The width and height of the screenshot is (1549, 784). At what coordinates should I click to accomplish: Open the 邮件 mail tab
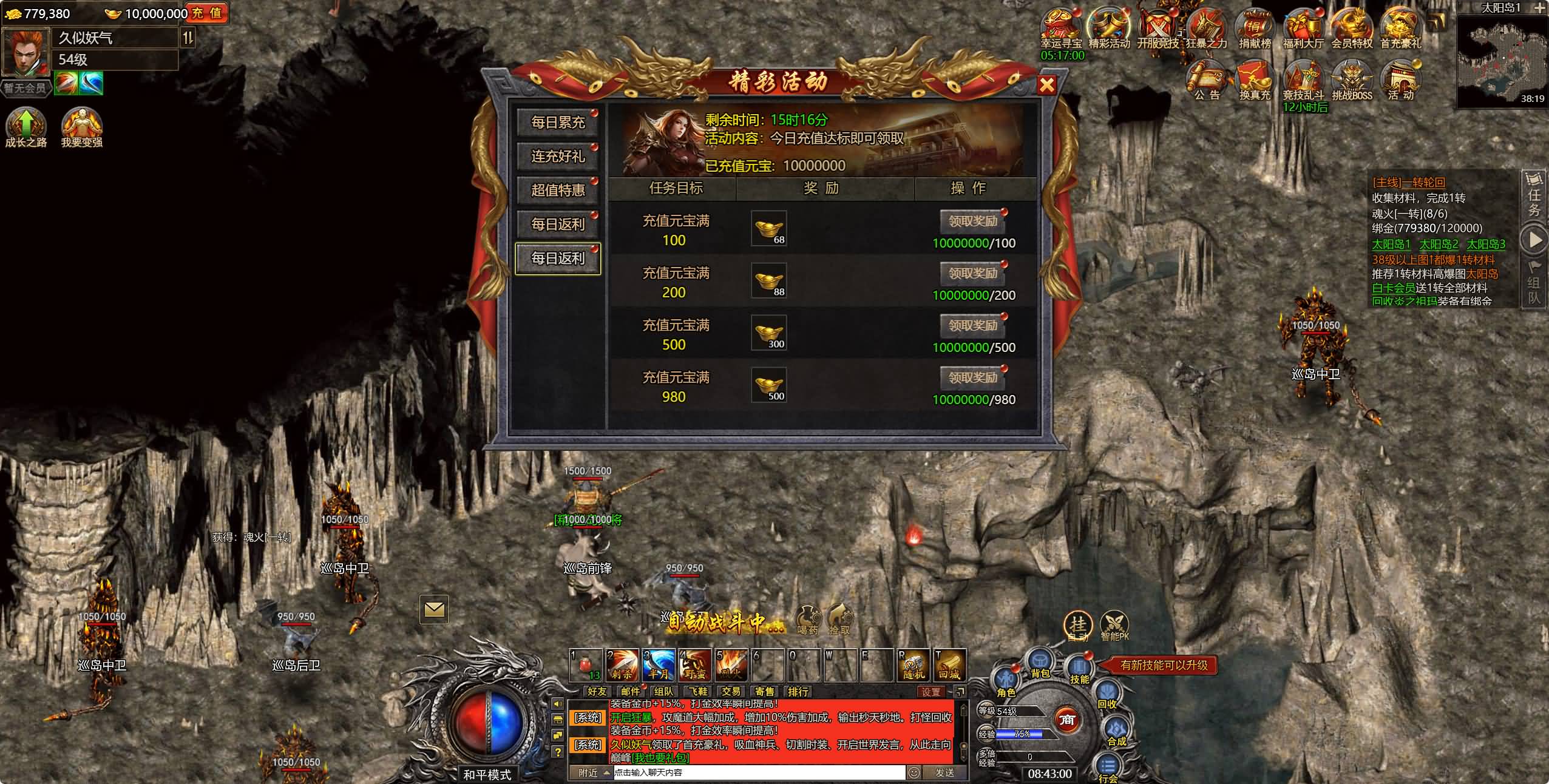click(x=631, y=691)
